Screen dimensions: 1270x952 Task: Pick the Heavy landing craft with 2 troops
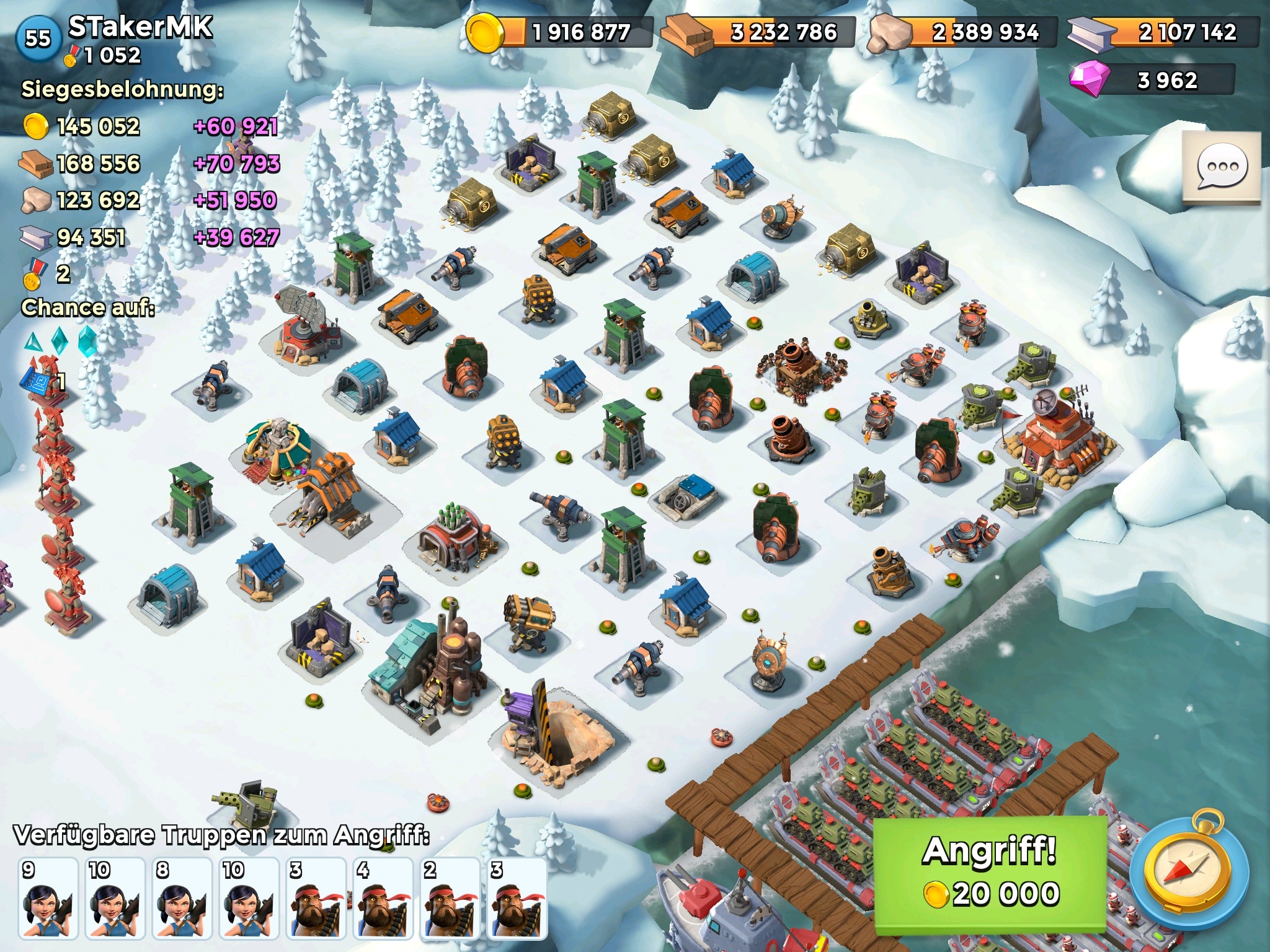tap(450, 898)
